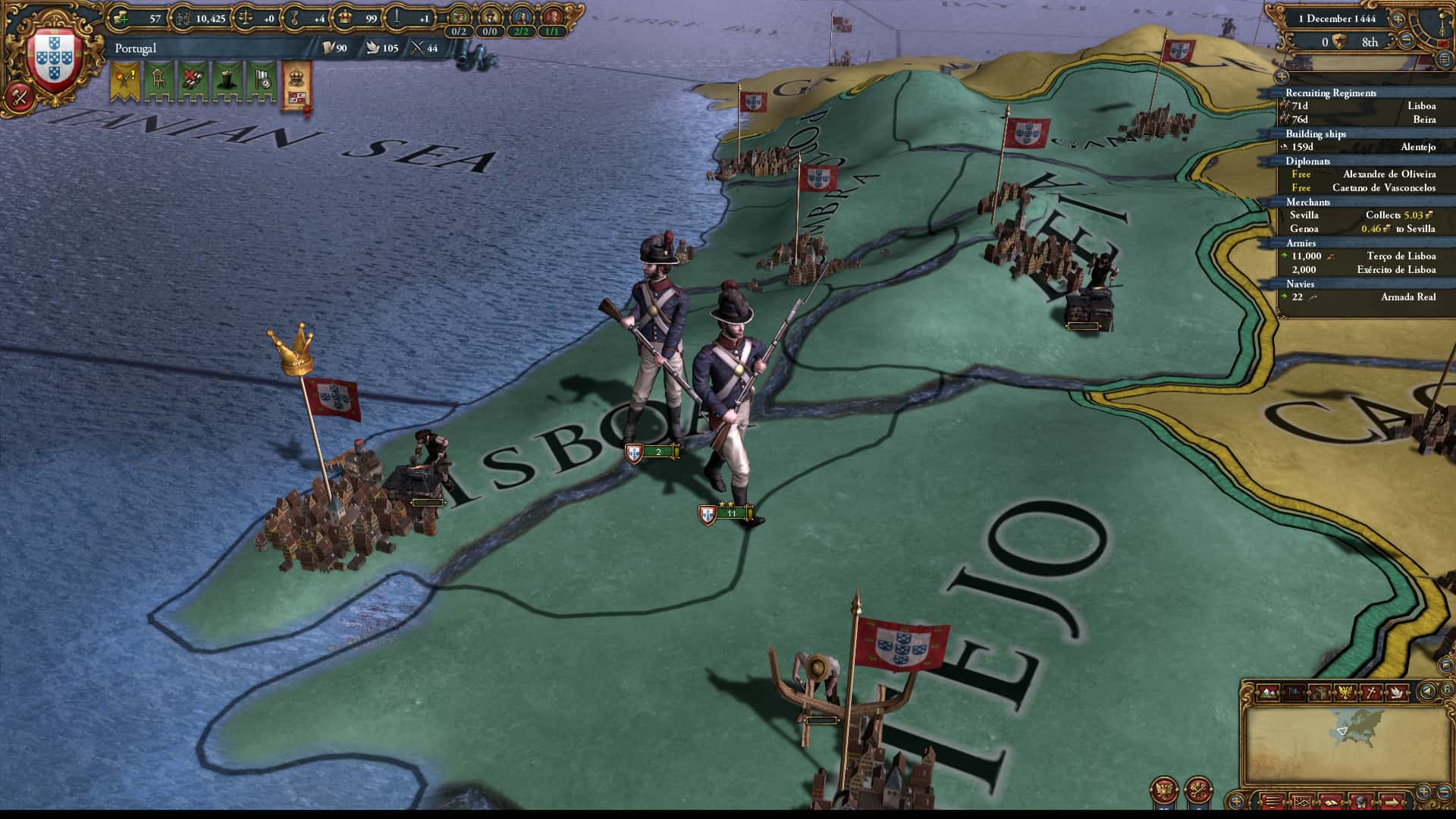Collapse the Merchants section in the outliner
Screen dimensions: 1456x819
point(1306,202)
